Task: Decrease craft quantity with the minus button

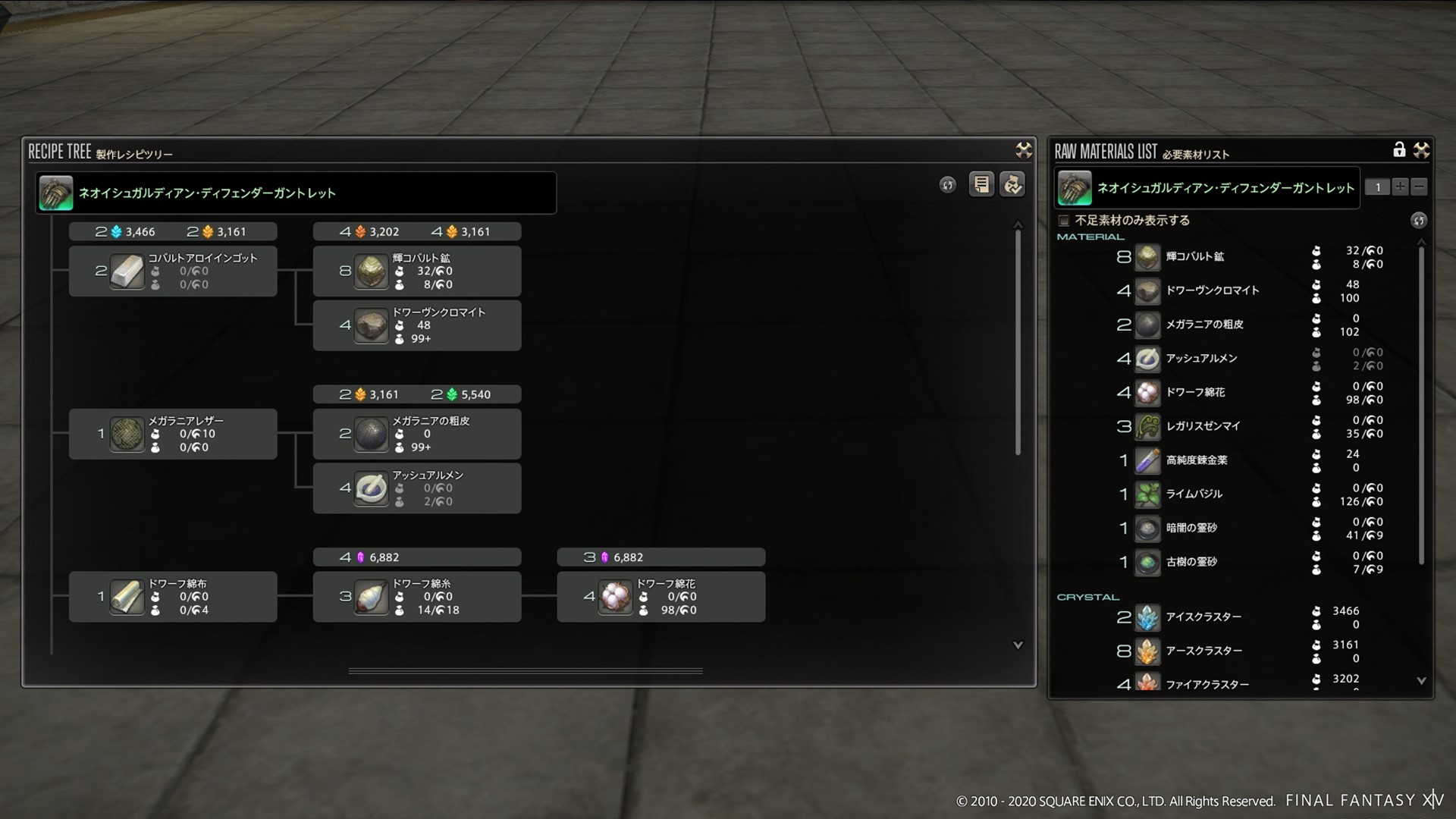Action: pyautogui.click(x=1419, y=187)
